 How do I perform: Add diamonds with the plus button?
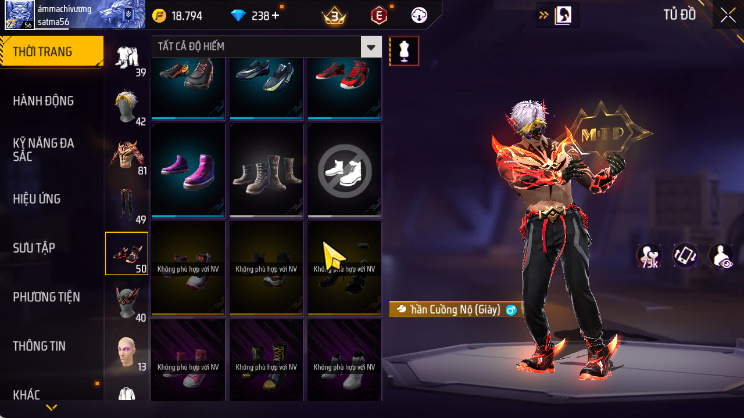[x=275, y=15]
